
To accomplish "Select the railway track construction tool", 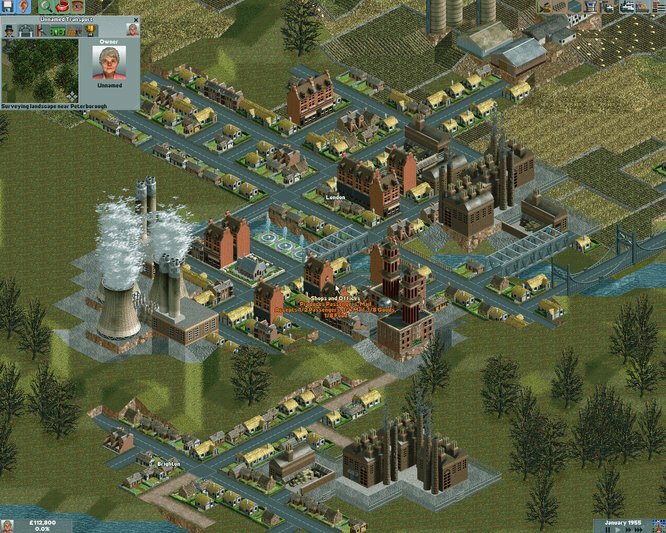I will click(x=562, y=7).
